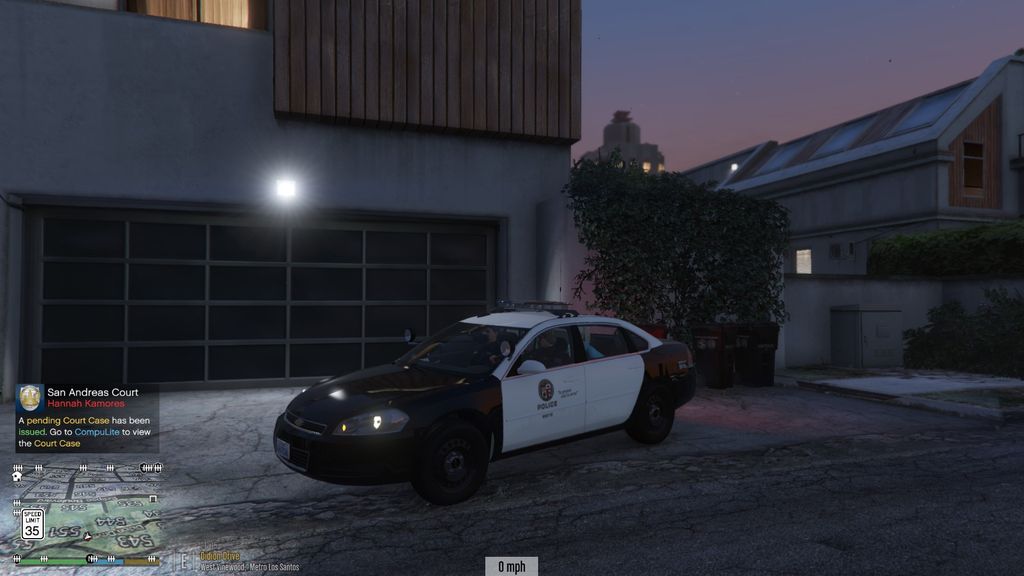The image size is (1024, 576).
Task: Select the player arrow on the minimap
Action: click(x=88, y=537)
